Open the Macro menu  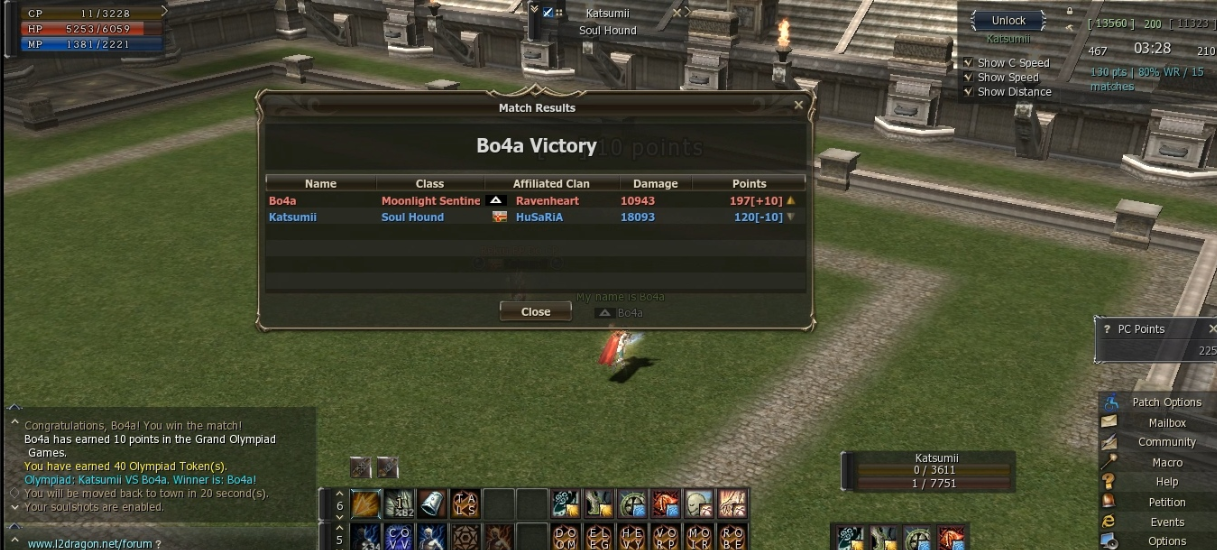coord(1166,463)
